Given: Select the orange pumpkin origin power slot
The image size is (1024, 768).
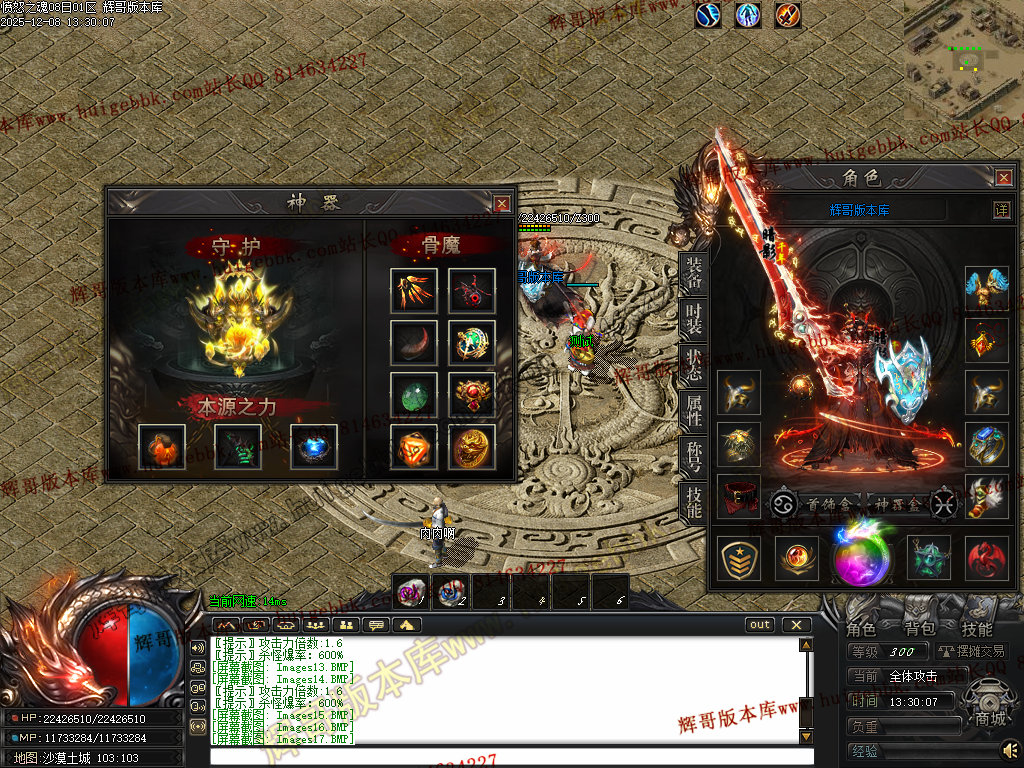Looking at the screenshot, I should [161, 447].
